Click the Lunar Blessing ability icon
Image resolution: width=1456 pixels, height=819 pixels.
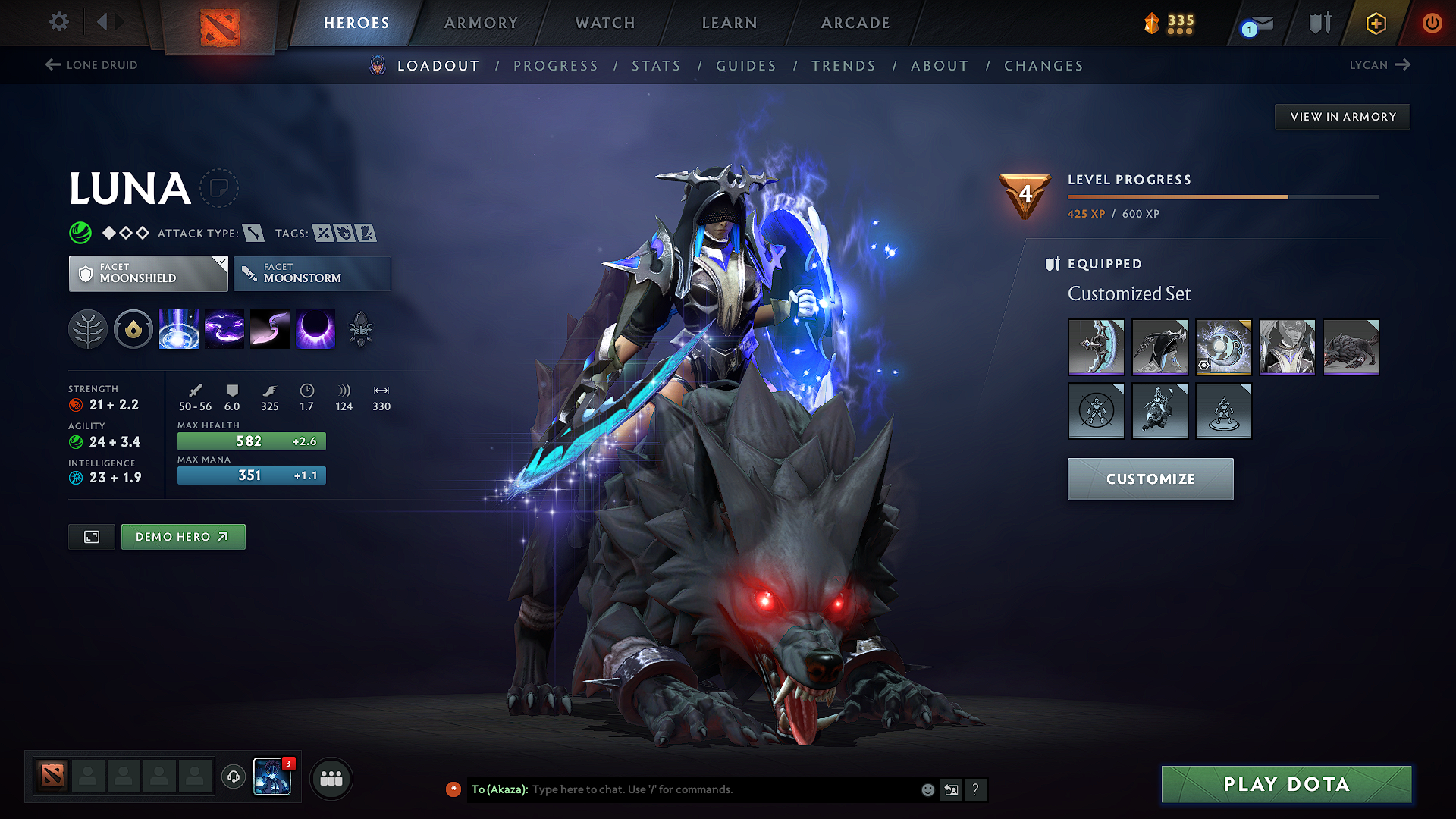pos(270,329)
